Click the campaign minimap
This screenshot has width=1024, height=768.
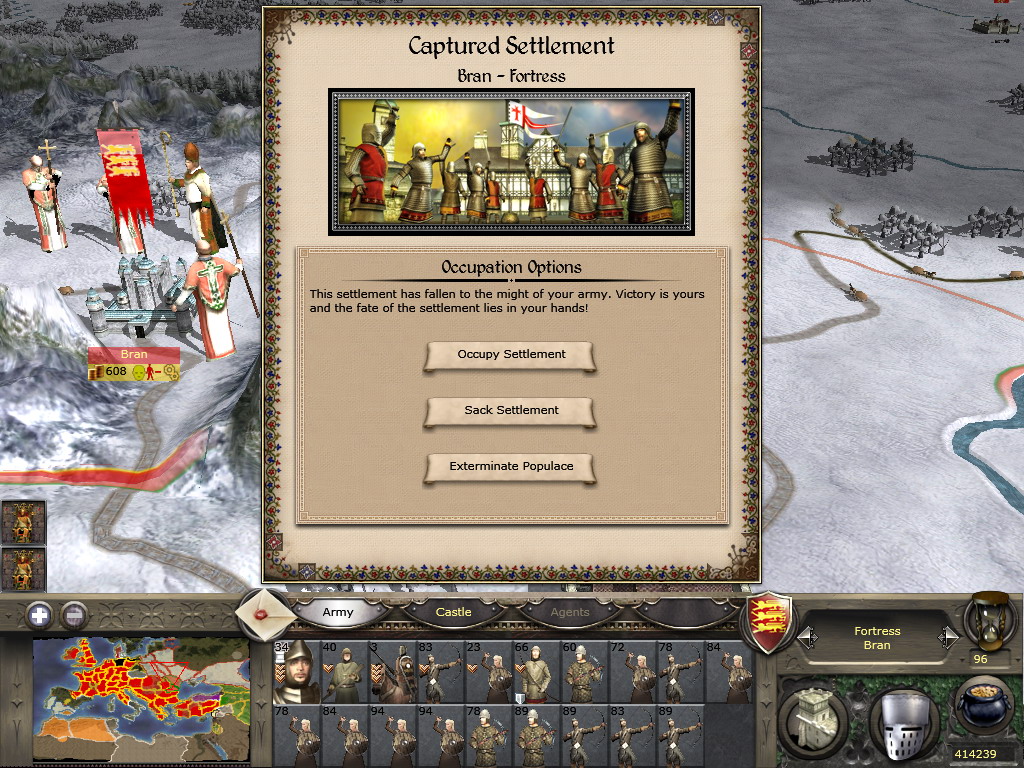[141, 699]
